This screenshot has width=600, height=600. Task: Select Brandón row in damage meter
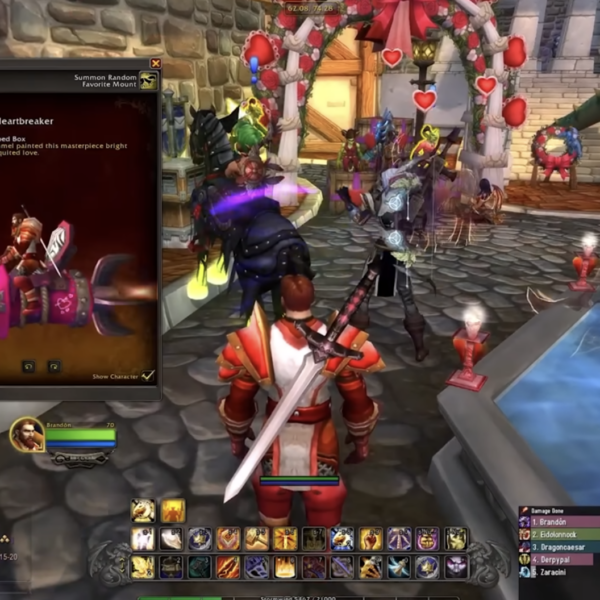(559, 522)
